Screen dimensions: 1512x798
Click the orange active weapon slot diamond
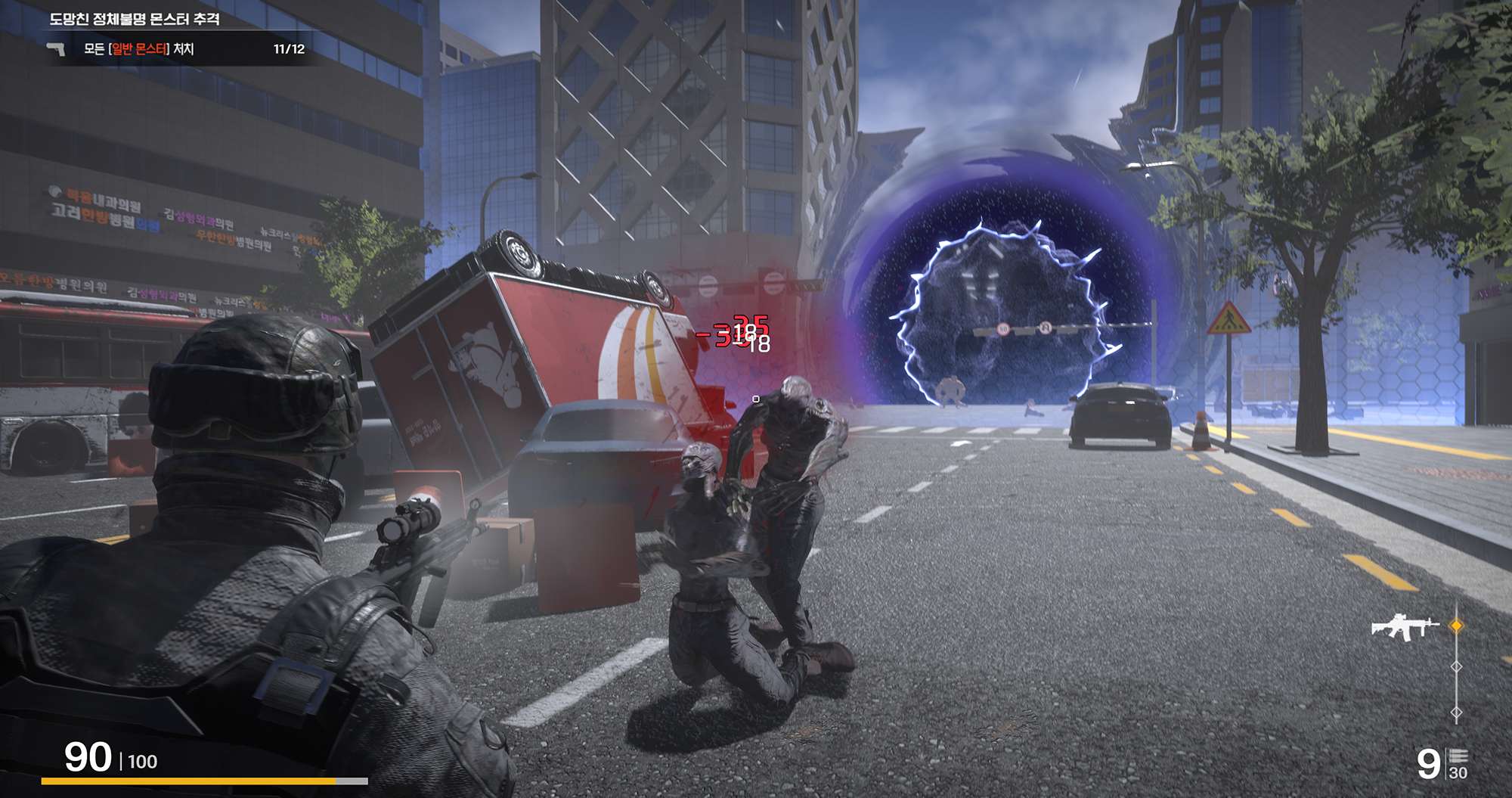click(x=1456, y=626)
